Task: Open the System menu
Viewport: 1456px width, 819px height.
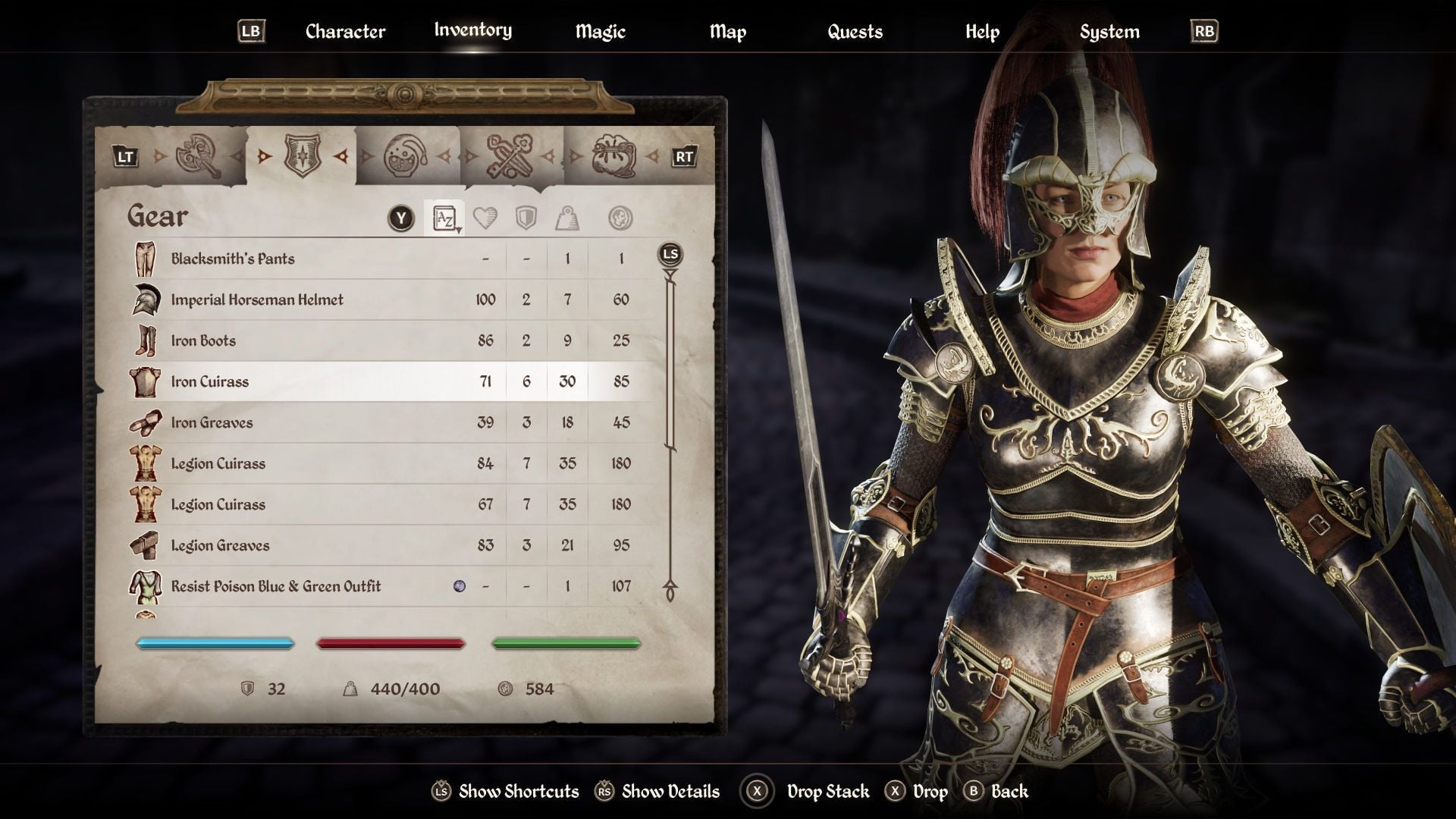Action: [1109, 32]
